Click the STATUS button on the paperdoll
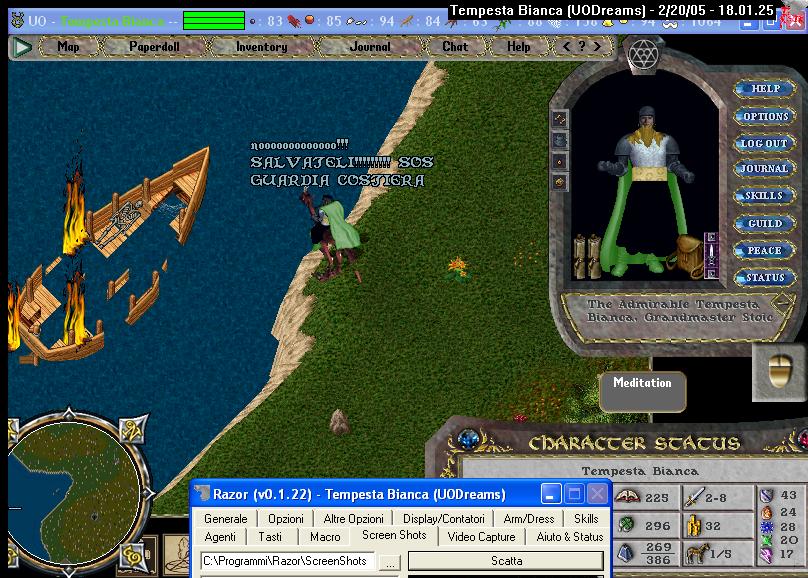This screenshot has width=808, height=578. click(764, 277)
